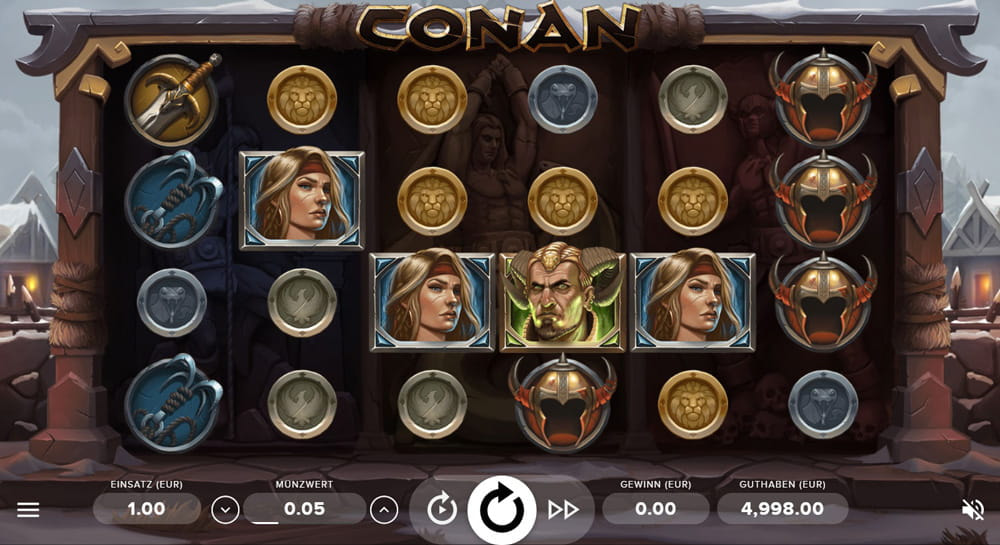
Task: Activate the fast-forward quick spin
Action: pos(563,510)
